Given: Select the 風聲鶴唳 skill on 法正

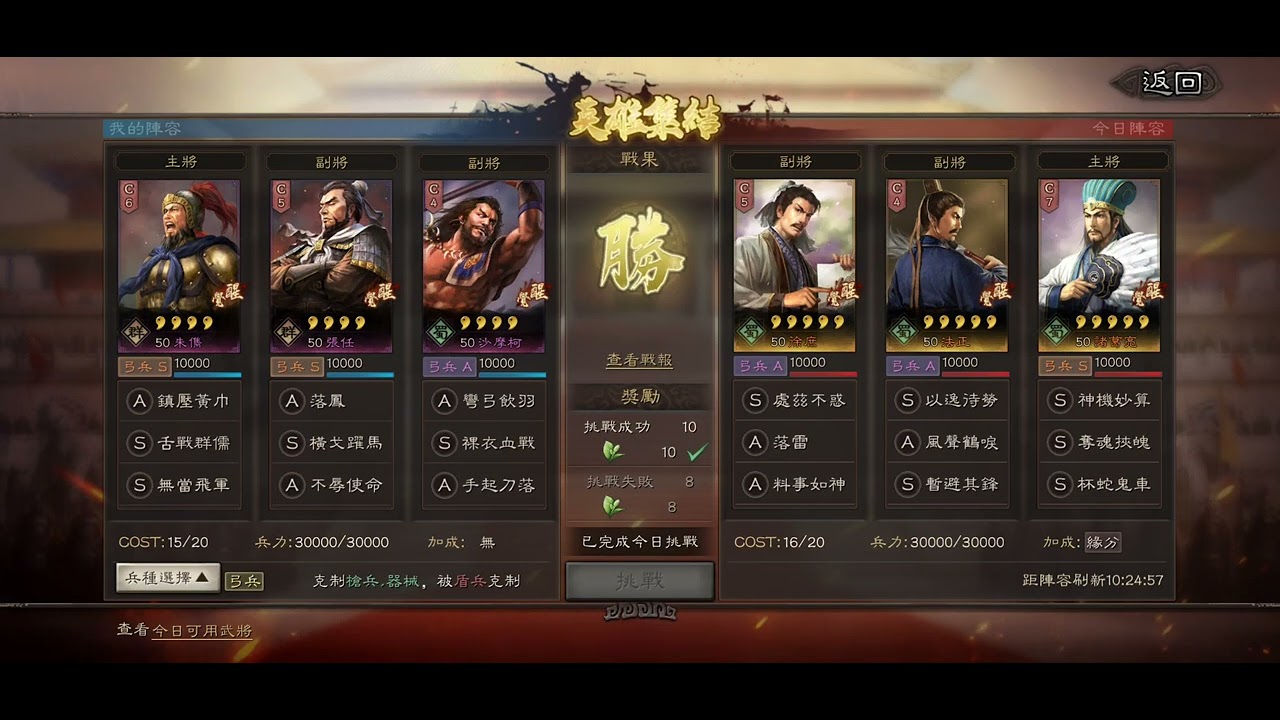Looking at the screenshot, I should coord(947,443).
